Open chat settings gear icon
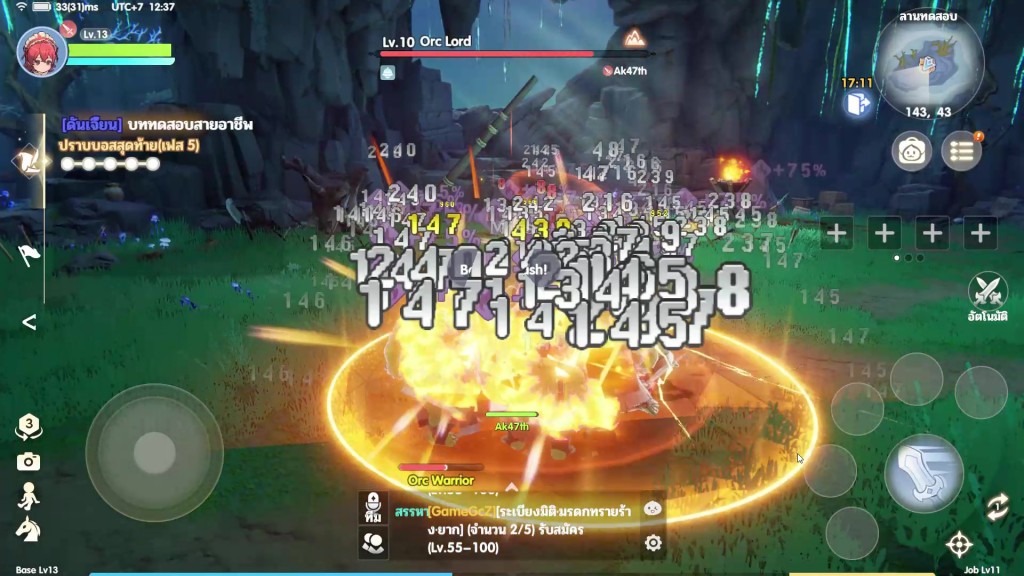 point(653,543)
